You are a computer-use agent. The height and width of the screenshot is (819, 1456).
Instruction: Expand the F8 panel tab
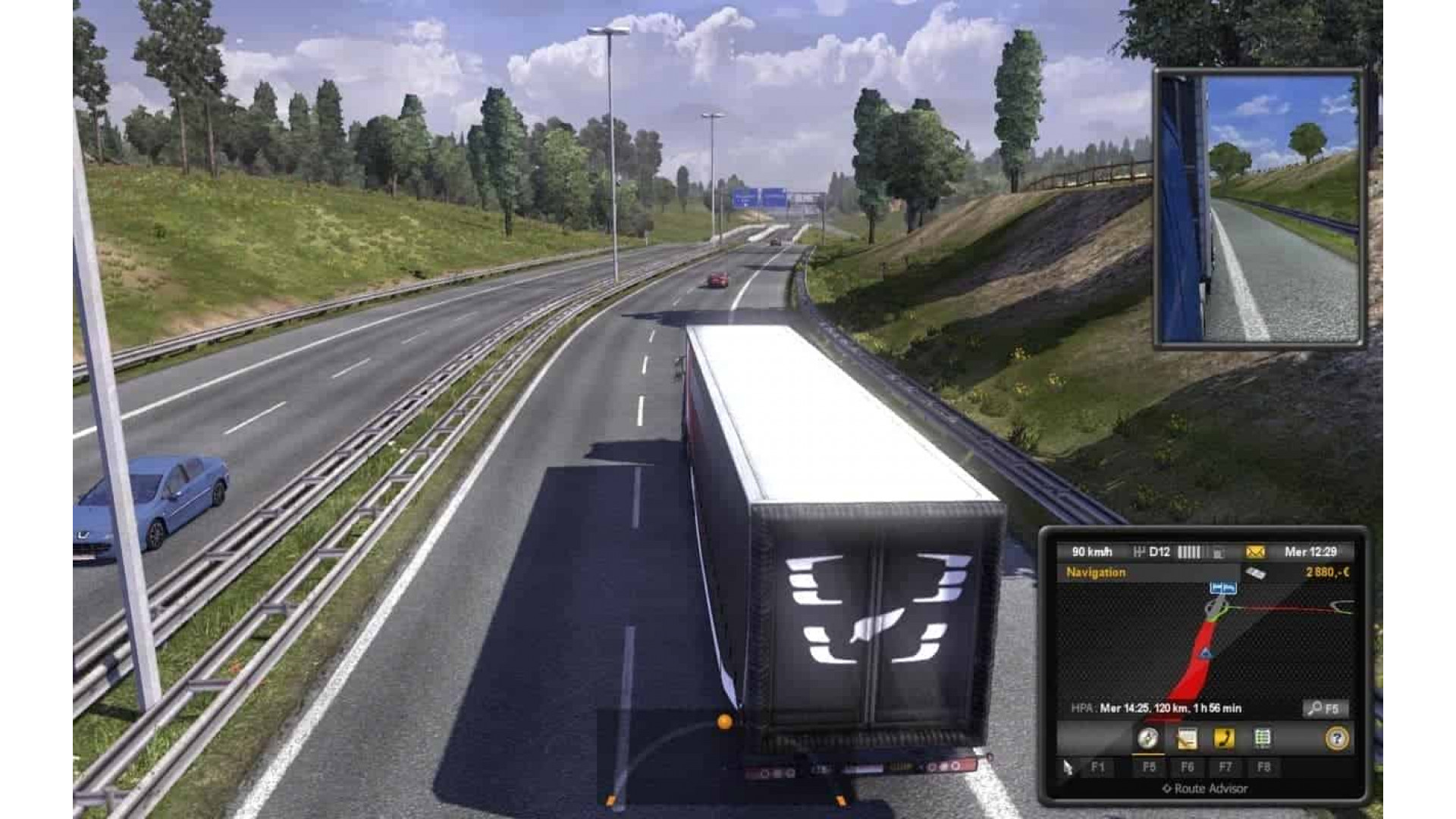pos(1264,767)
